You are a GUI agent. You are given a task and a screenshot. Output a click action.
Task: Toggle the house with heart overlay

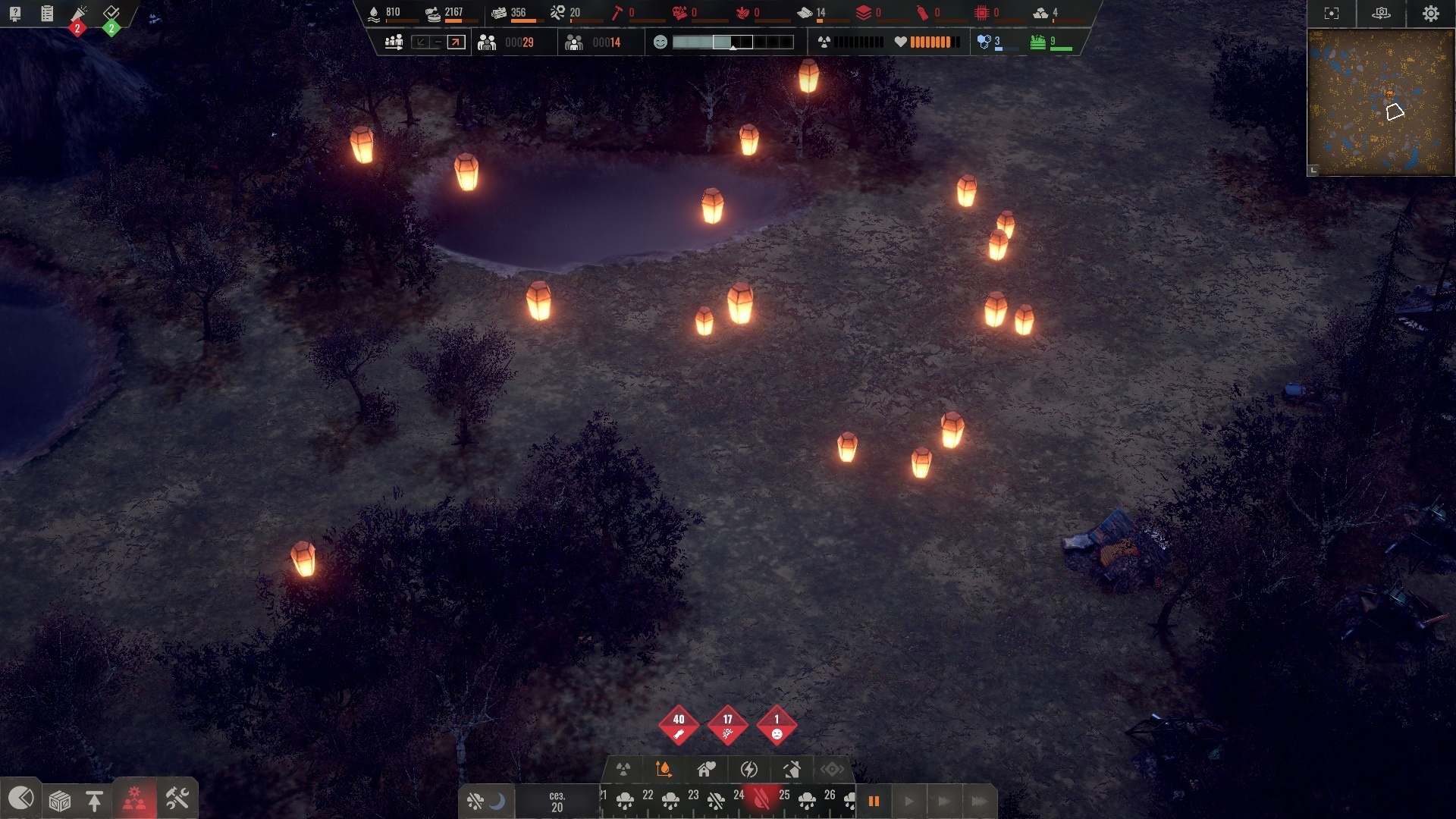point(706,770)
